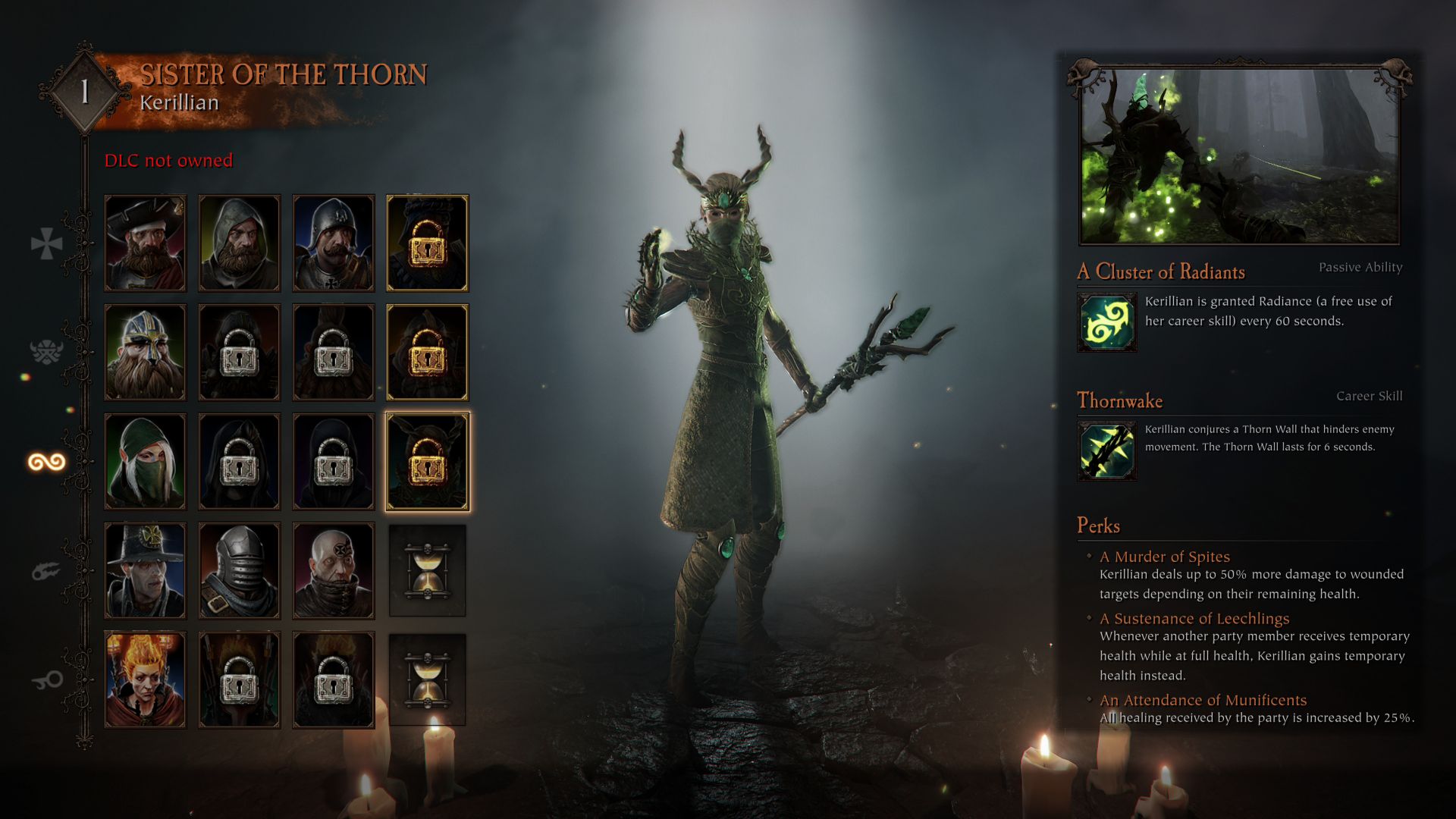The height and width of the screenshot is (819, 1456).
Task: Select the gold-locked Grail Knight career
Action: (x=427, y=243)
